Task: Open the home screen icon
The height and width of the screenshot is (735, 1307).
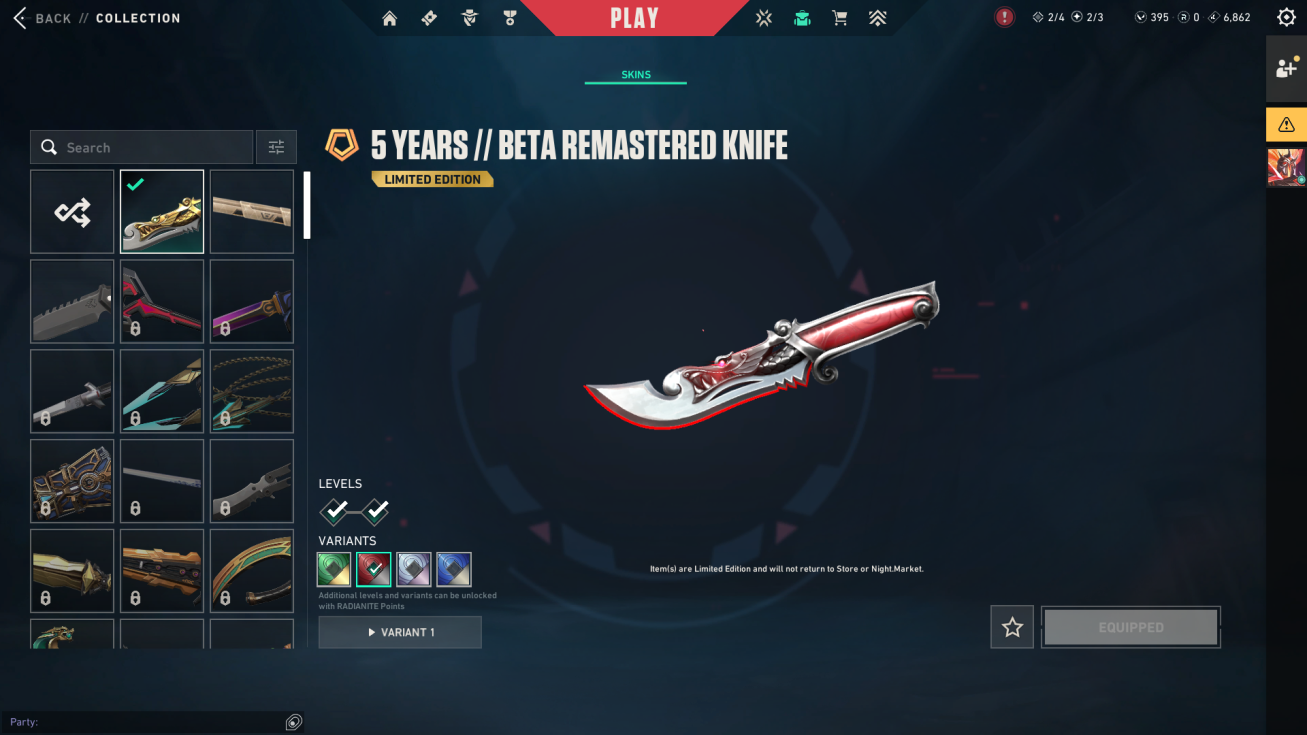Action: point(390,18)
